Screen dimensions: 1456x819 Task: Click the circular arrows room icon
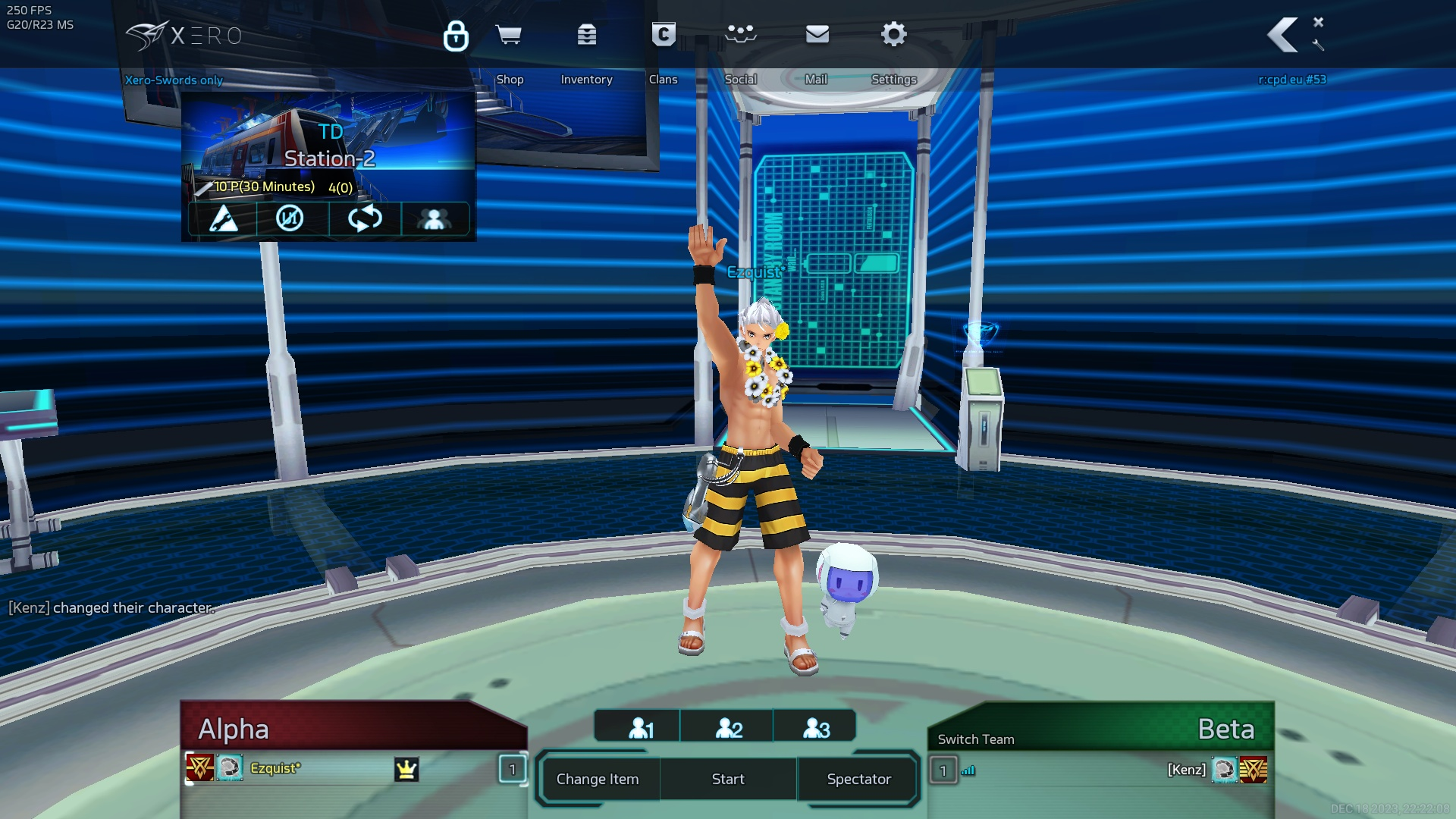[365, 219]
